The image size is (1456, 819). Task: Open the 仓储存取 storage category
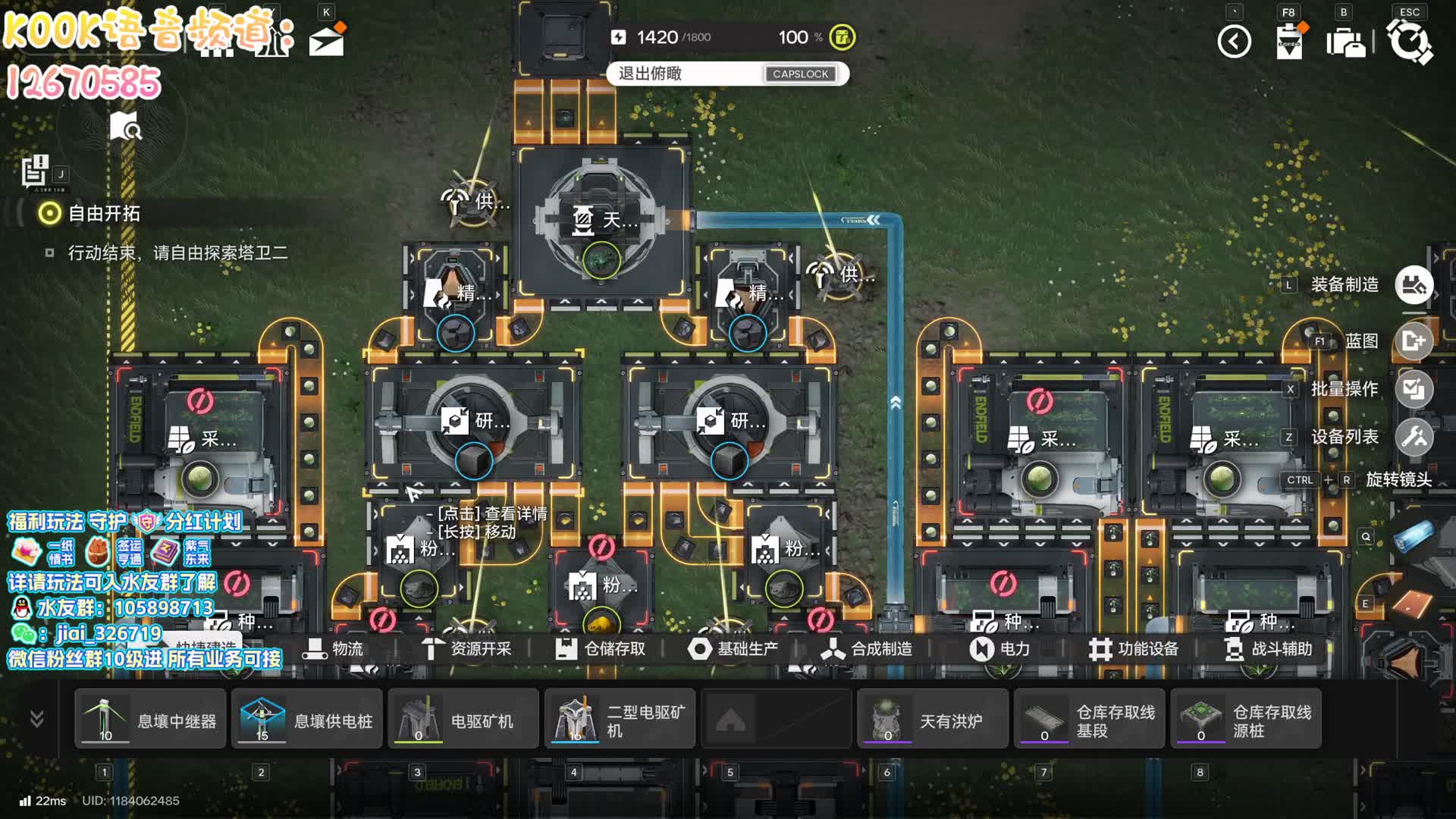click(x=600, y=649)
